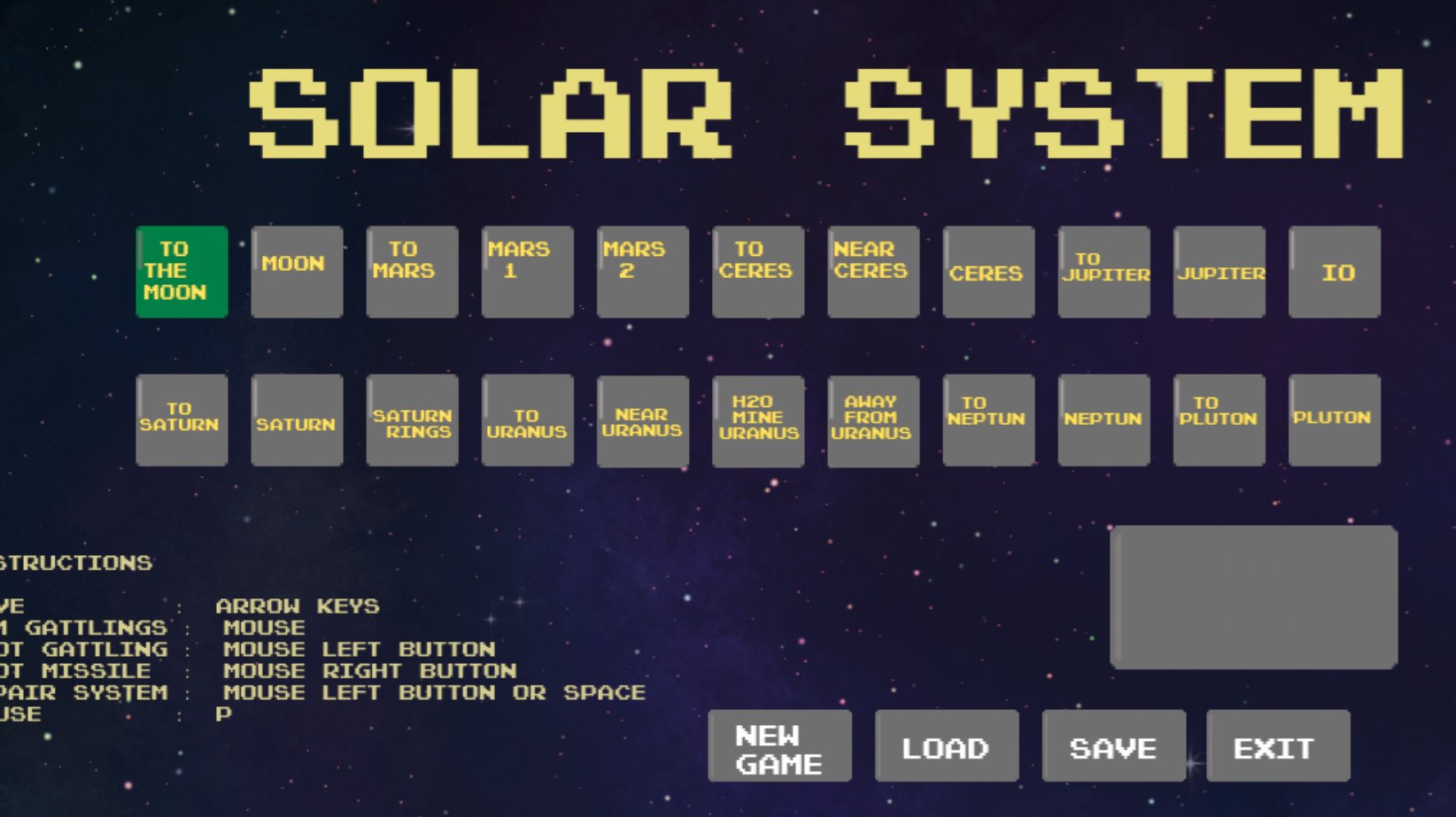This screenshot has width=1456, height=817.
Task: Select the CERES level
Action: click(x=987, y=271)
